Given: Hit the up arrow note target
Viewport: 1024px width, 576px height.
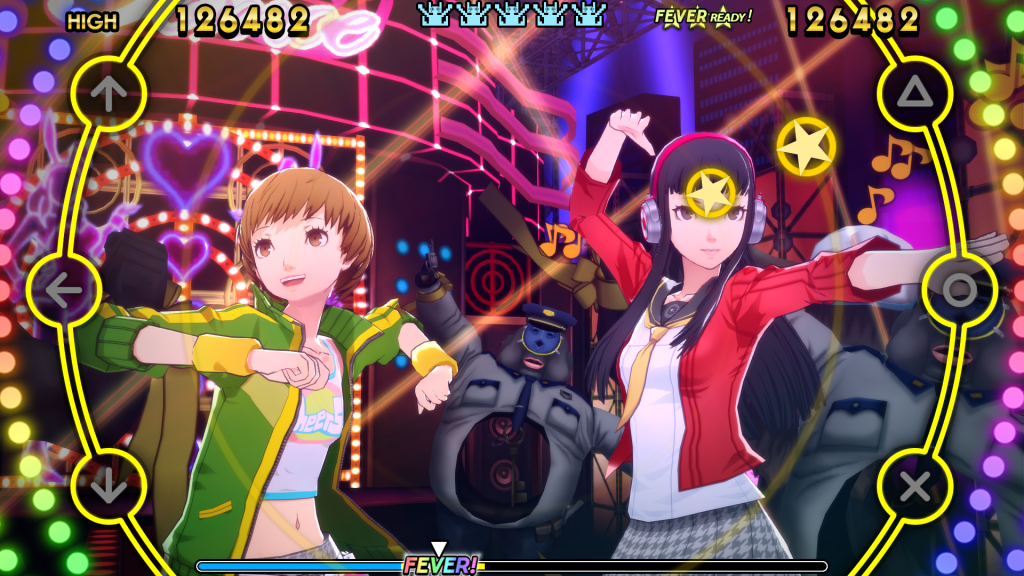Looking at the screenshot, I should 109,94.
